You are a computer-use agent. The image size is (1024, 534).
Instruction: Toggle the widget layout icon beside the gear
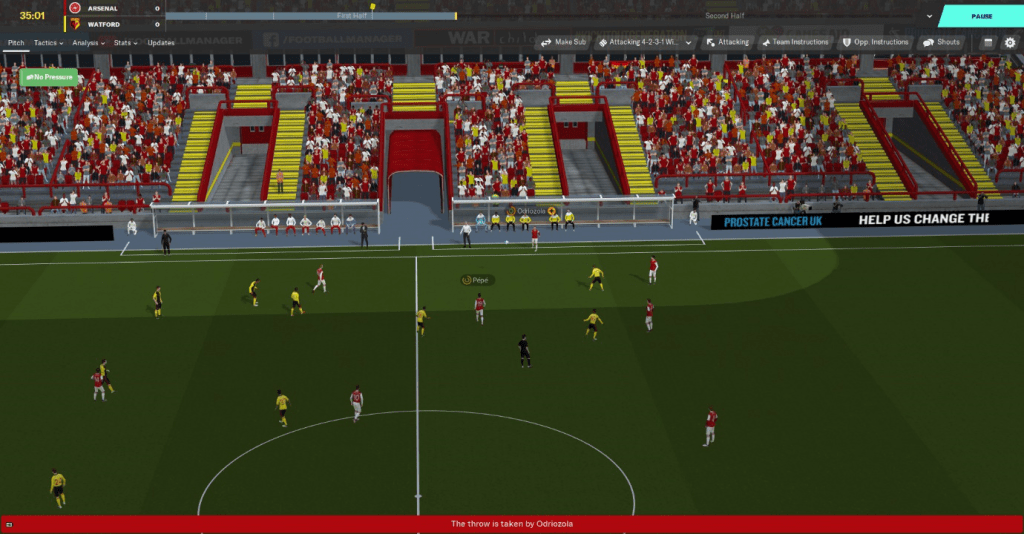coord(987,43)
